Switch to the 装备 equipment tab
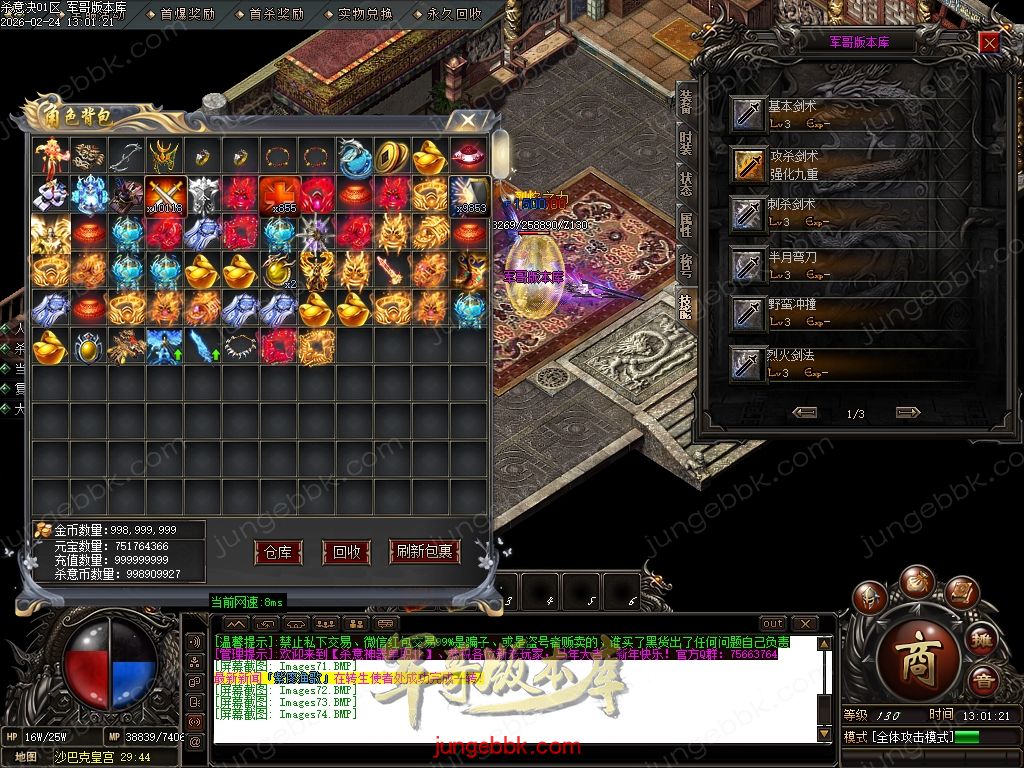The height and width of the screenshot is (768, 1024). [685, 102]
